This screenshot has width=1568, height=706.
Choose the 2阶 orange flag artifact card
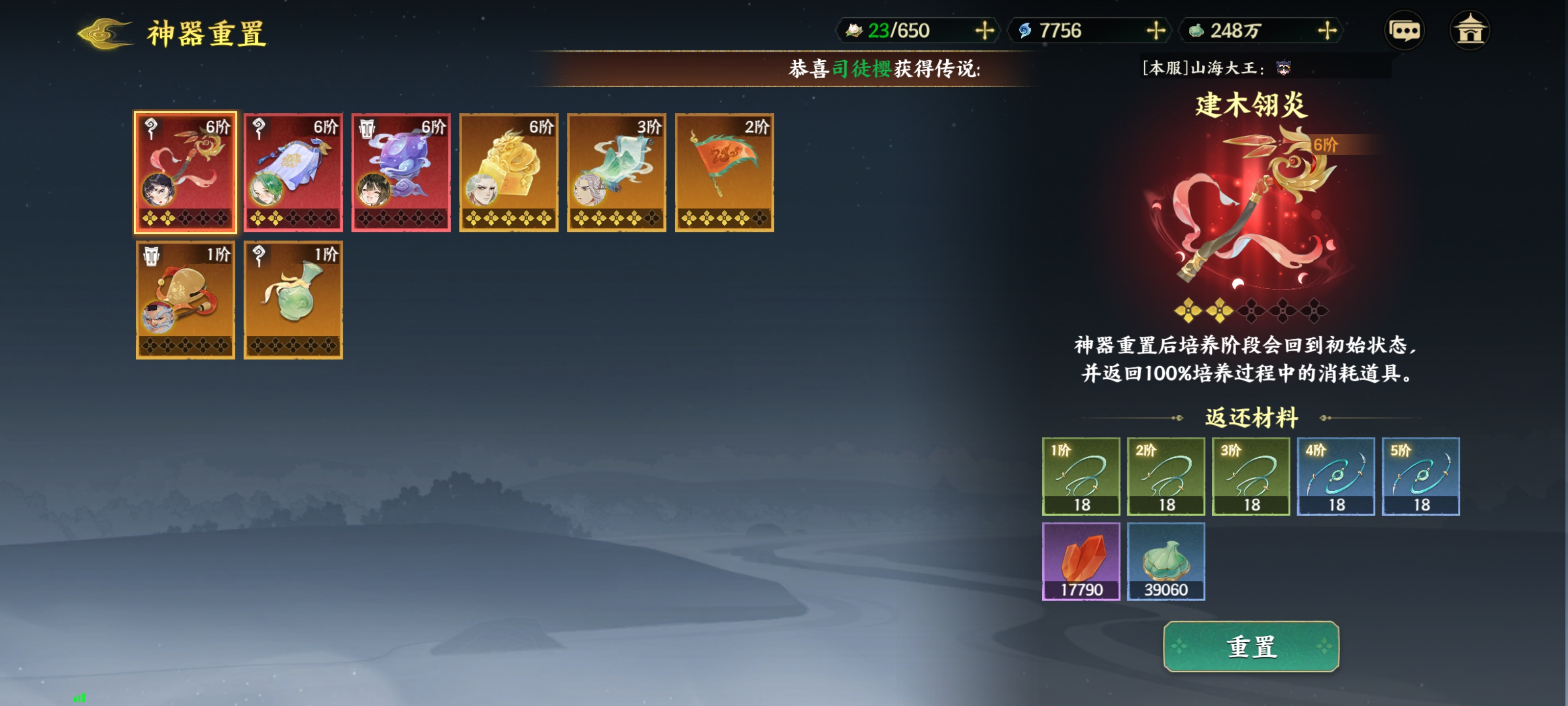(724, 172)
